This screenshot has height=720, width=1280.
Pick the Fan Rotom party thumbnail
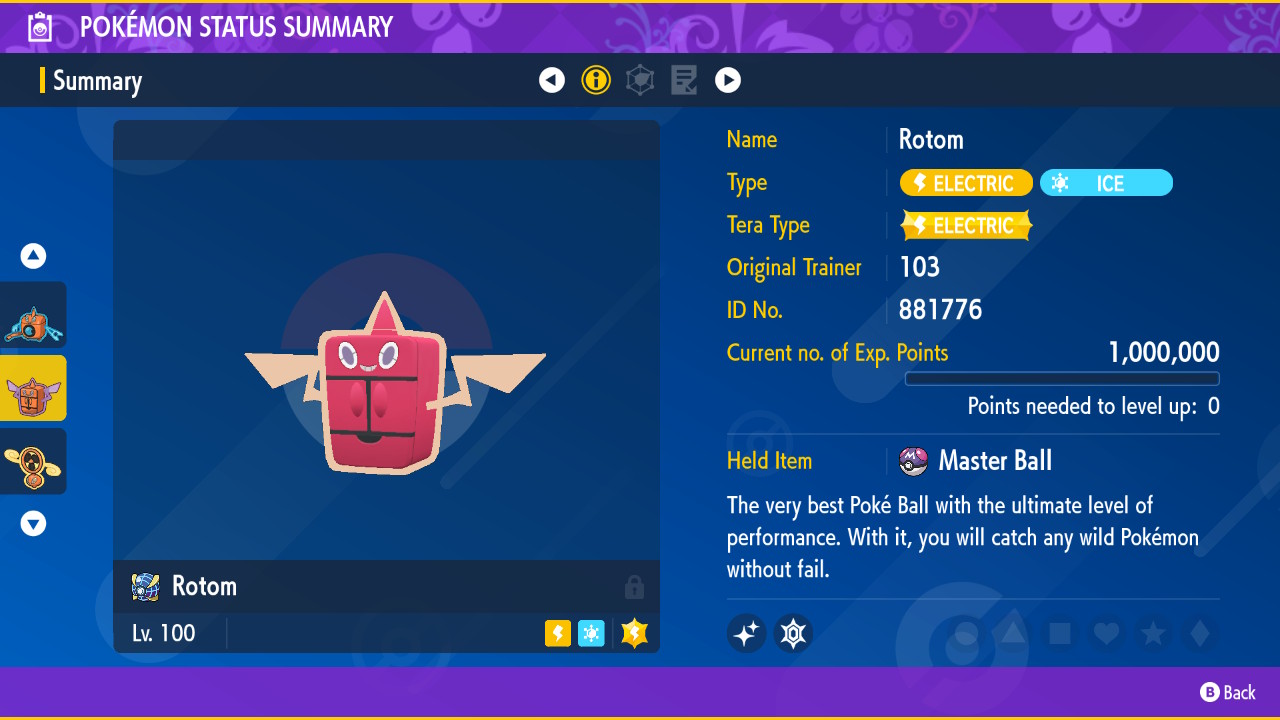pyautogui.click(x=34, y=461)
